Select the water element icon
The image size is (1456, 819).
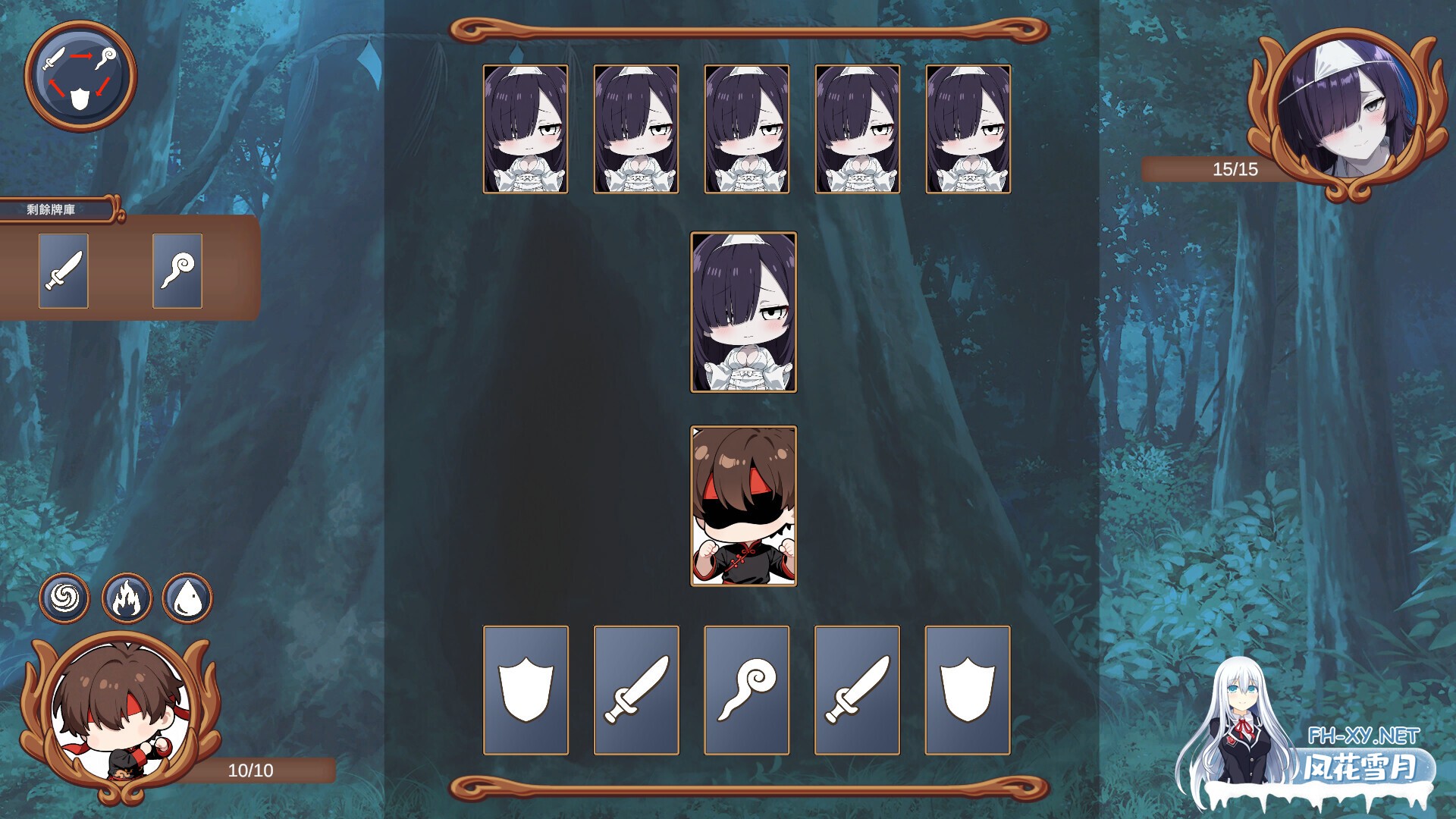(x=187, y=598)
